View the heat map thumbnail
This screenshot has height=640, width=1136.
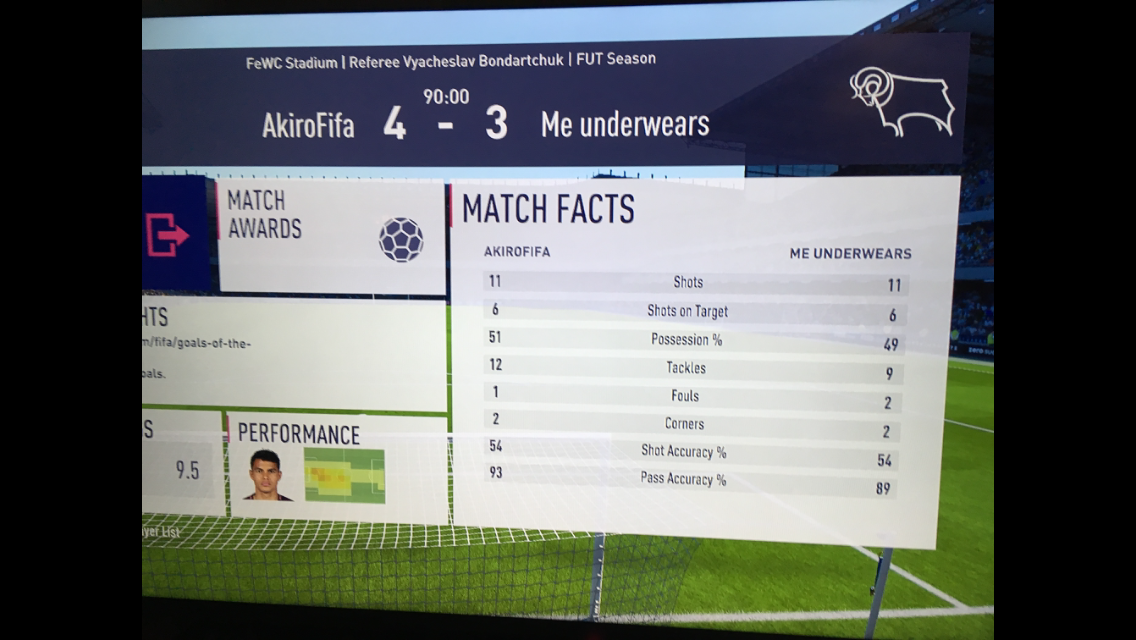(x=344, y=475)
